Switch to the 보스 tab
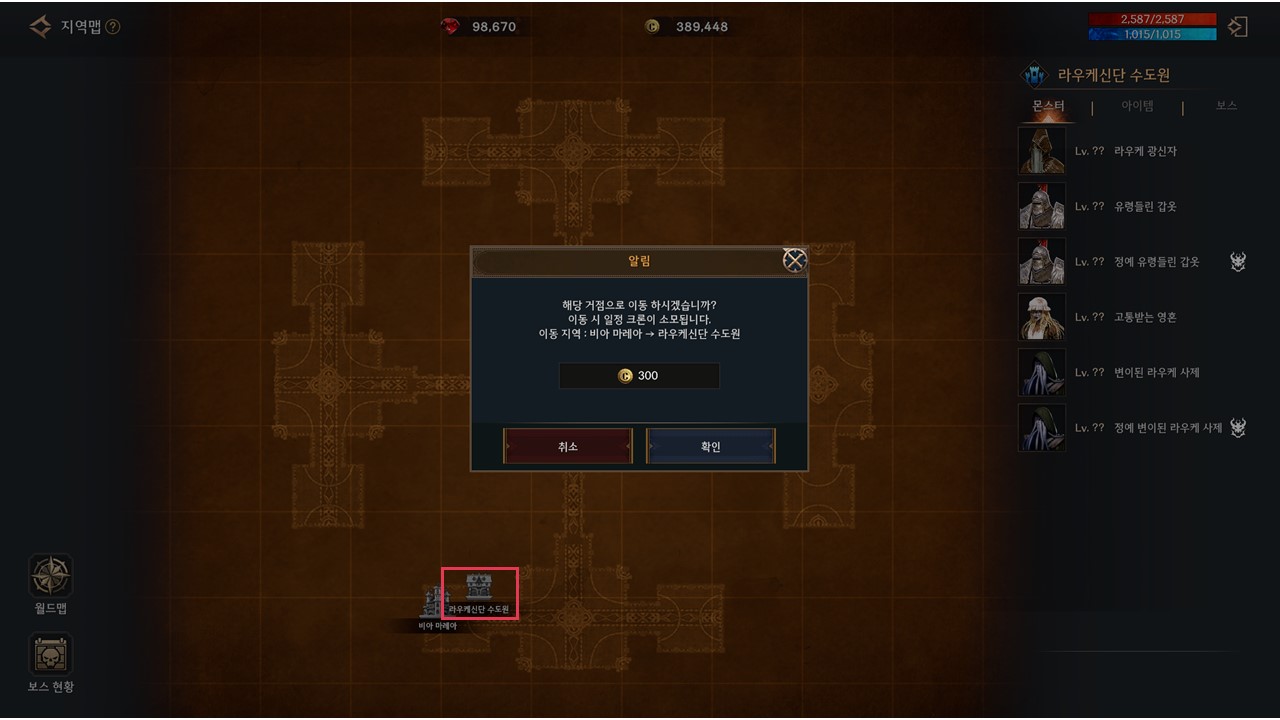Screen dimensions: 1280x720 coord(1226,106)
